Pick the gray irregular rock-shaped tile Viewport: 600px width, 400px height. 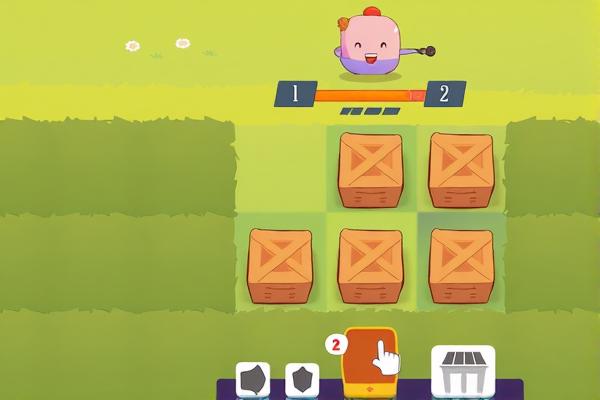pos(253,380)
